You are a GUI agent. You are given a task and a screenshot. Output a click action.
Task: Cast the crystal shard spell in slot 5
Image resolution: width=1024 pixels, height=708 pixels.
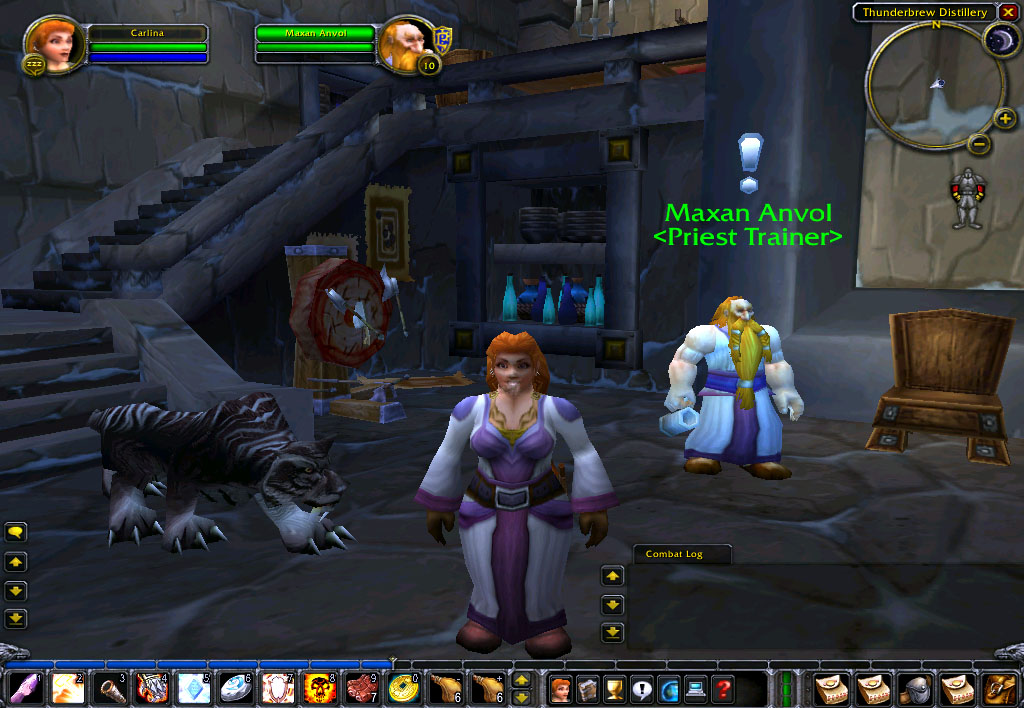point(193,689)
